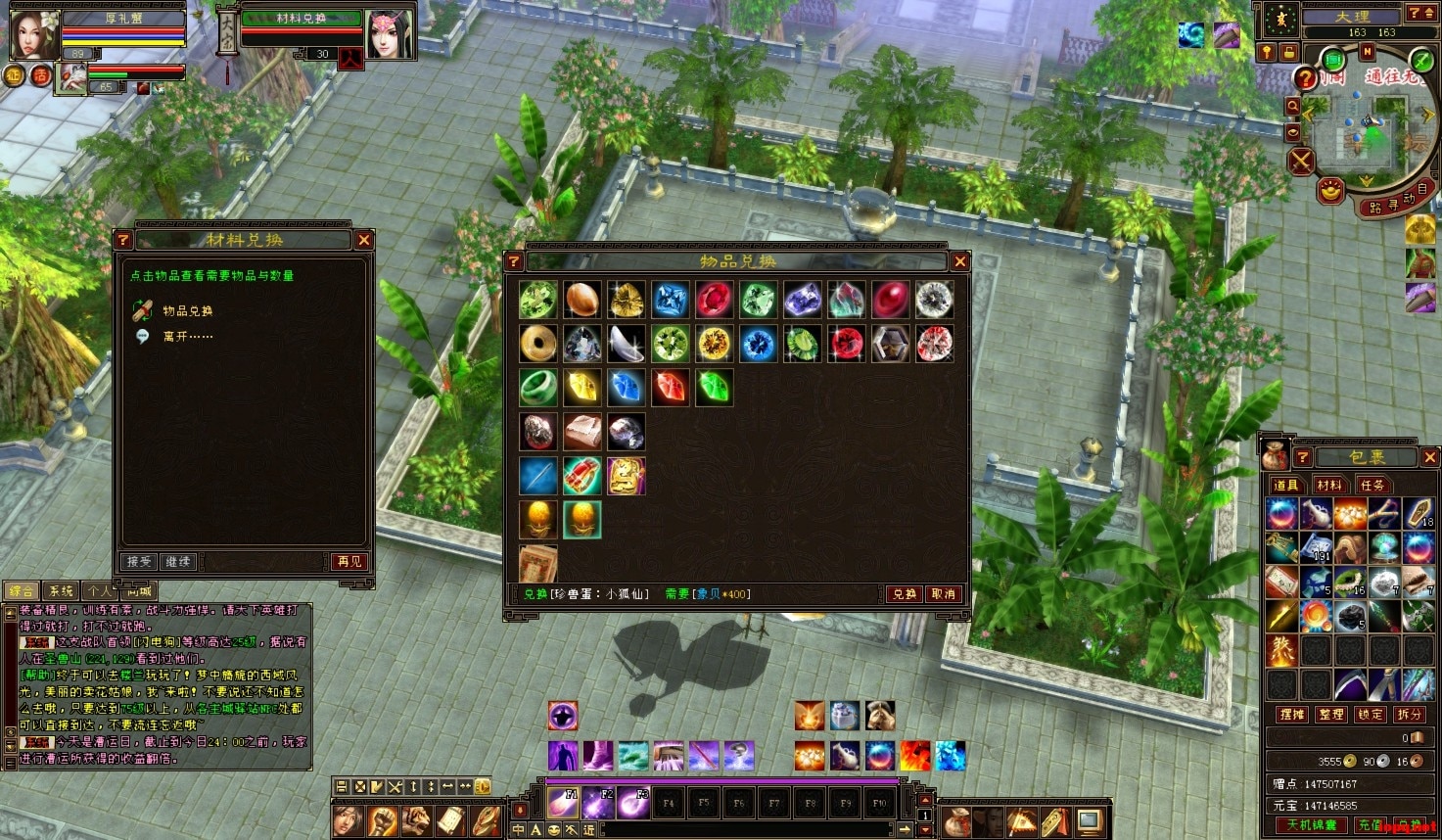
Task: Split a stack with the 拆分 button
Action: (1410, 715)
